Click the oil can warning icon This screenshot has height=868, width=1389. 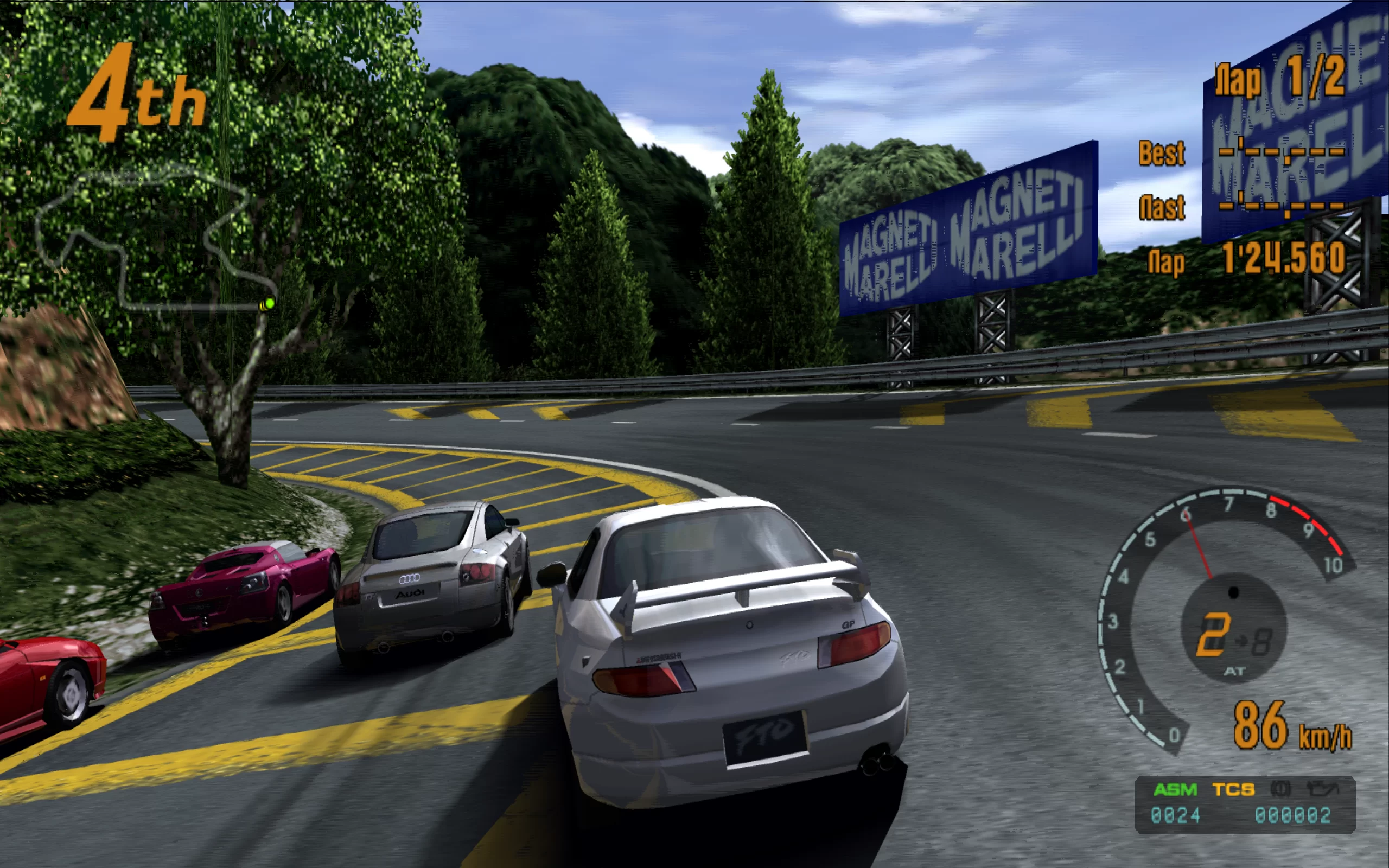[1322, 789]
